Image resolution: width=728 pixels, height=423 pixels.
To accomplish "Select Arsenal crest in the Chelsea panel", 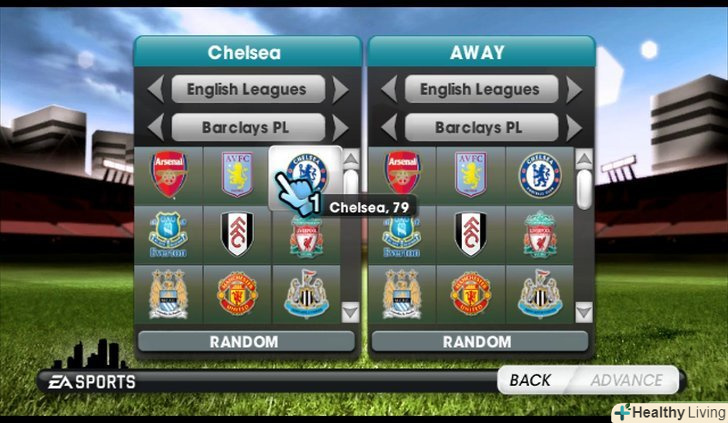I will (x=169, y=175).
